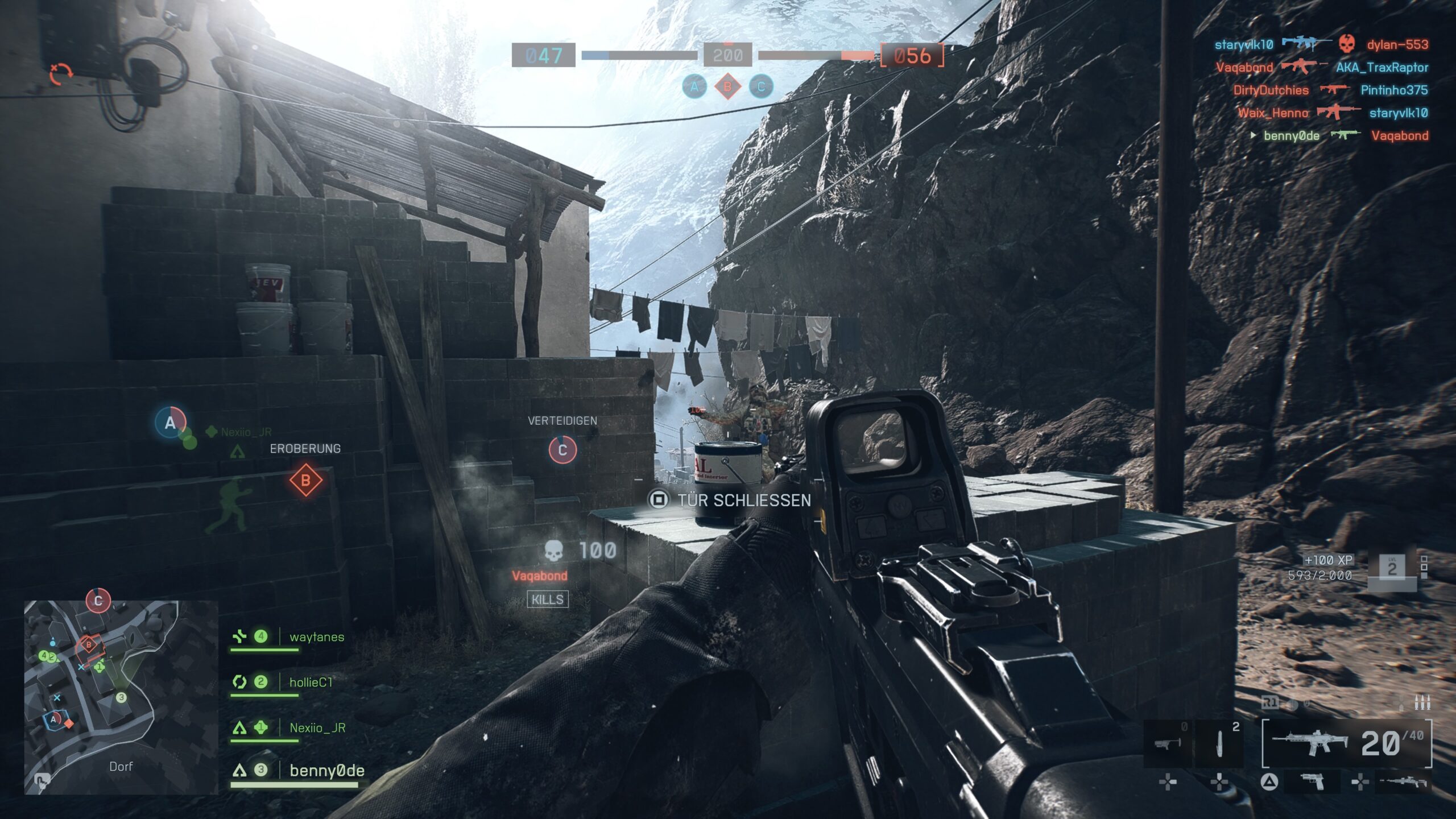Click the C flag marker on the minimap
The image size is (1456, 819).
[x=98, y=601]
